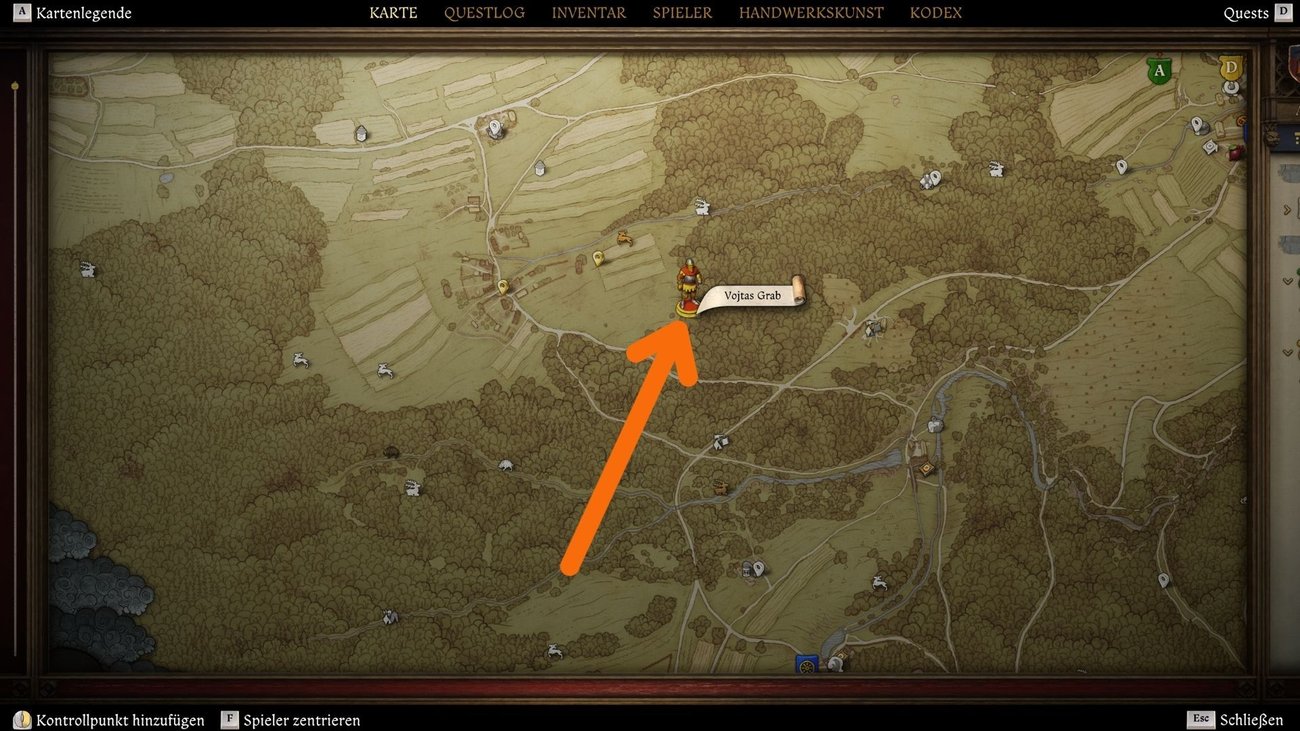Switch to the Kodex tab
1300x731 pixels.
(936, 13)
